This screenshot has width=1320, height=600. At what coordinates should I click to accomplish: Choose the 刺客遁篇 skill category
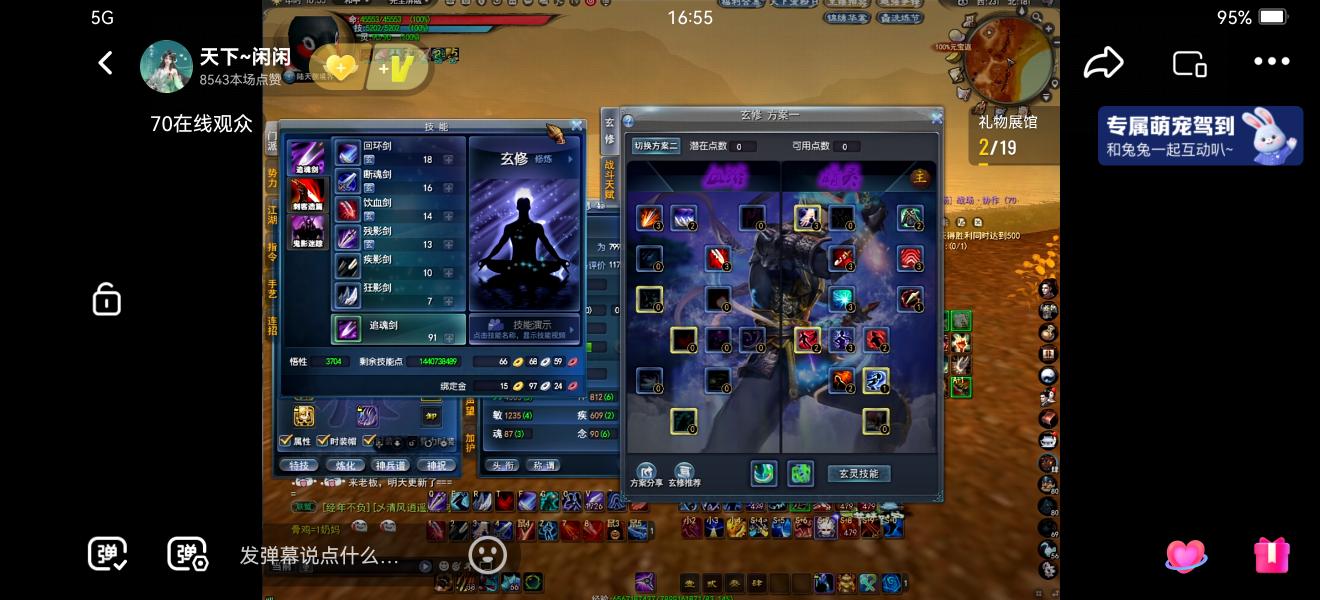click(x=307, y=194)
